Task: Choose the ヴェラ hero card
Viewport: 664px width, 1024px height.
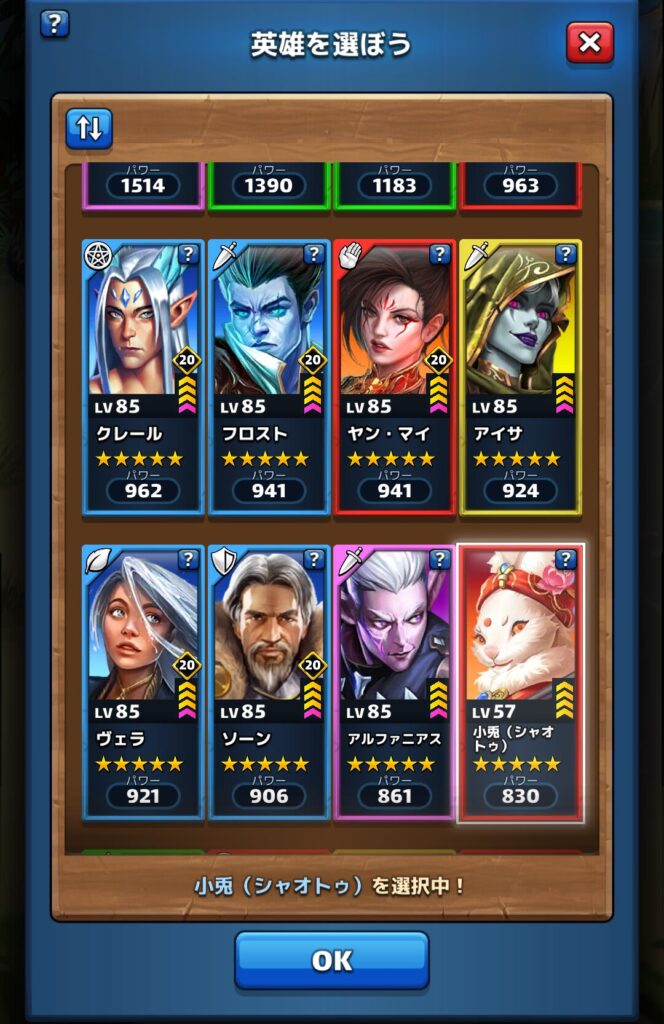Action: point(142,682)
